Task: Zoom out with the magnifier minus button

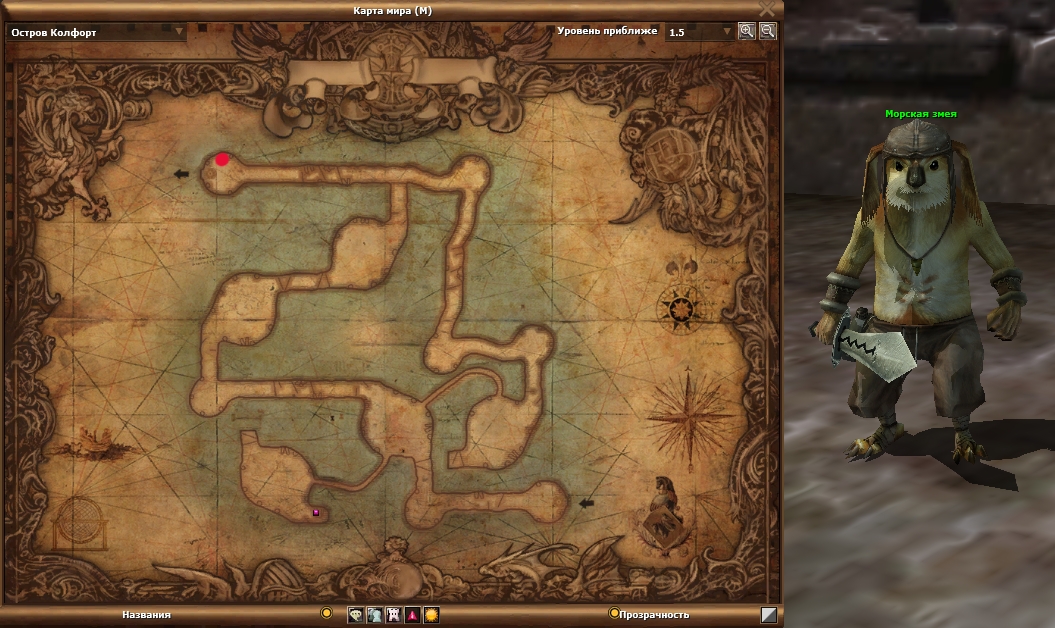Action: pyautogui.click(x=767, y=31)
